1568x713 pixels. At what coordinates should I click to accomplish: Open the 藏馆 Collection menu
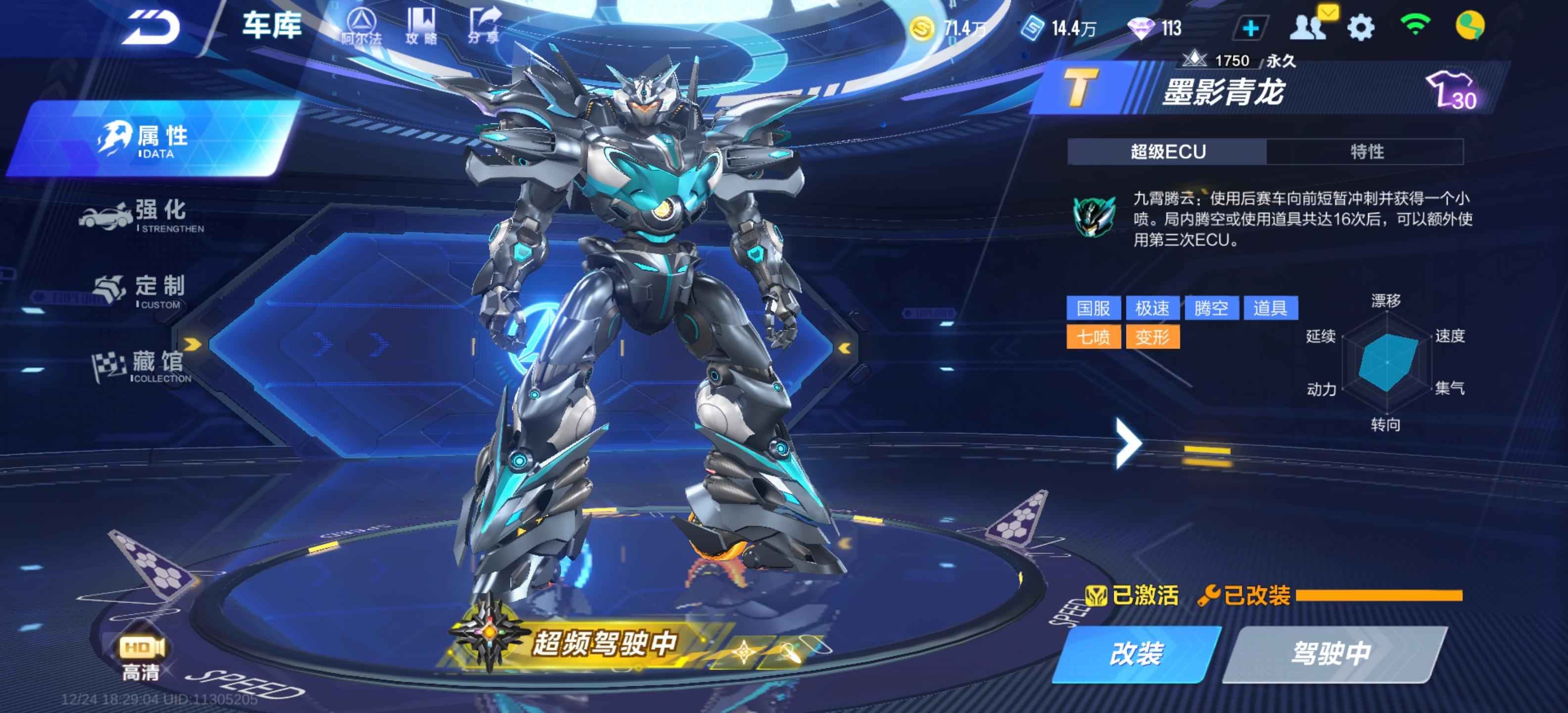[x=144, y=366]
